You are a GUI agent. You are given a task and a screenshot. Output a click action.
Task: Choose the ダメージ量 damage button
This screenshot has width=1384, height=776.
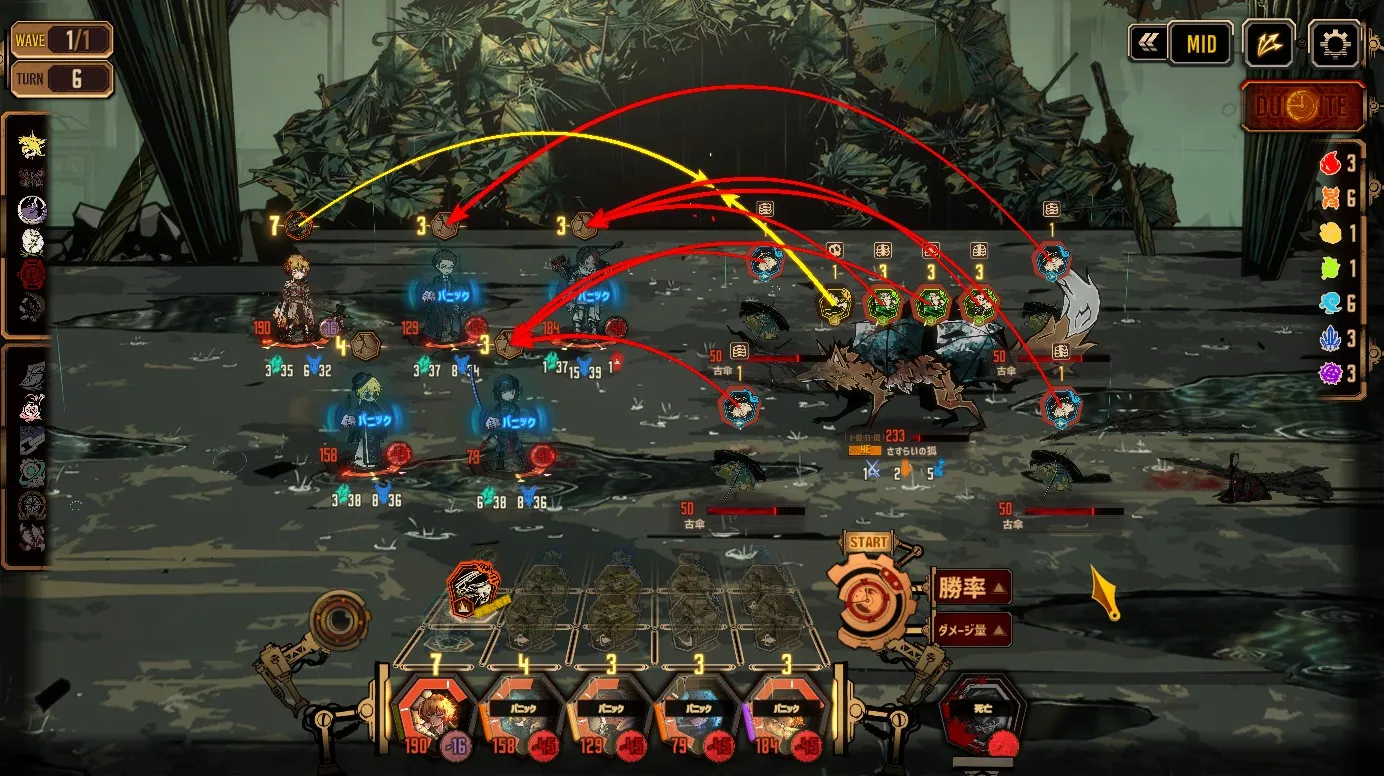pos(971,630)
